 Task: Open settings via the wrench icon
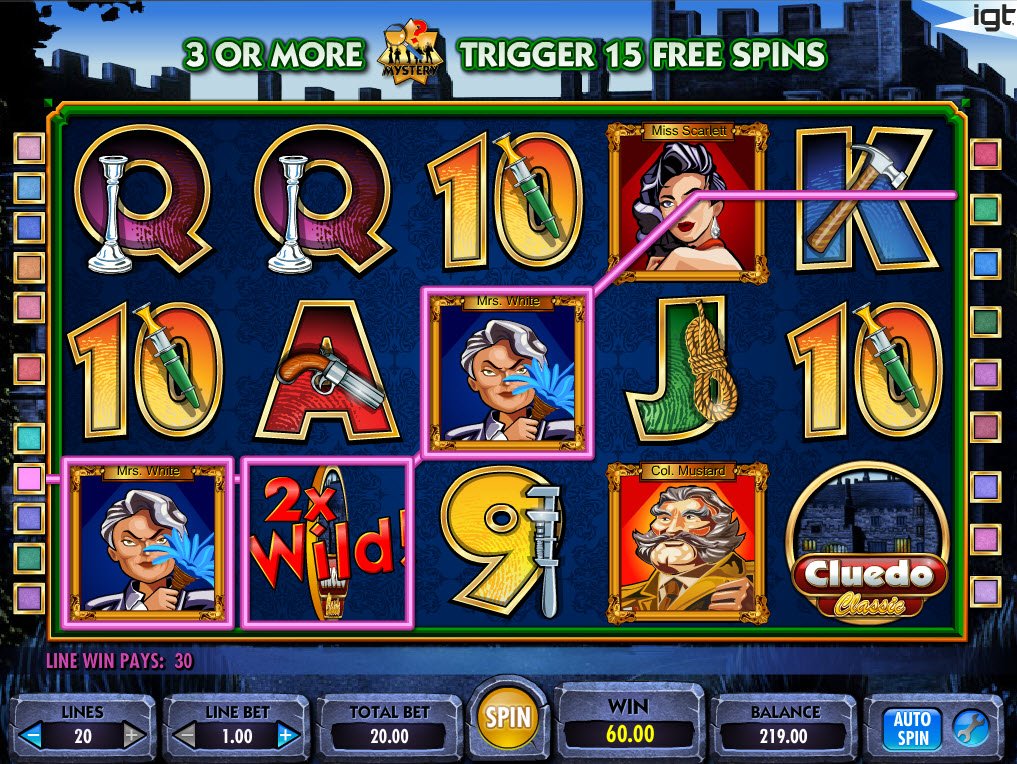pyautogui.click(x=967, y=729)
